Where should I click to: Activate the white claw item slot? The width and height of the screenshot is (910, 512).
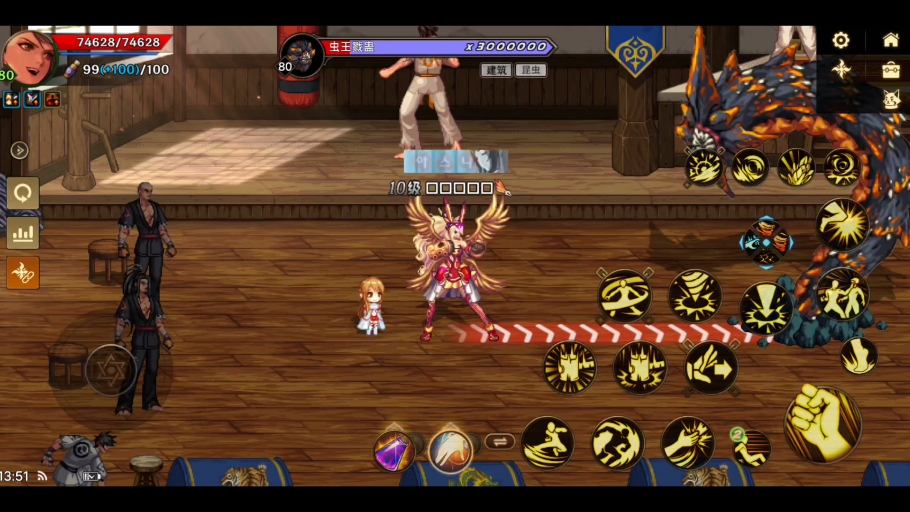(451, 450)
